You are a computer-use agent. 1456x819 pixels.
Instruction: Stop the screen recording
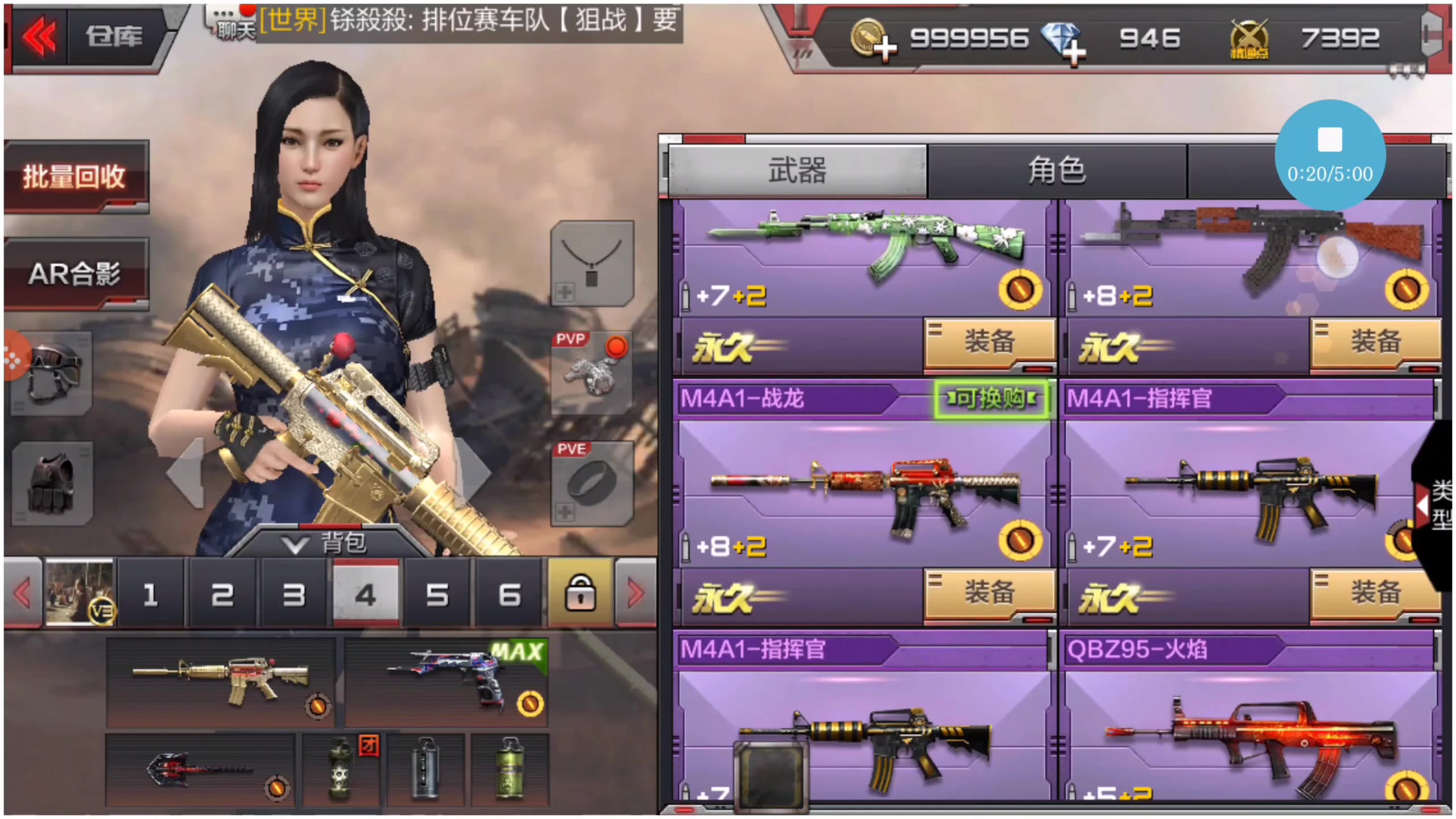coord(1331,139)
